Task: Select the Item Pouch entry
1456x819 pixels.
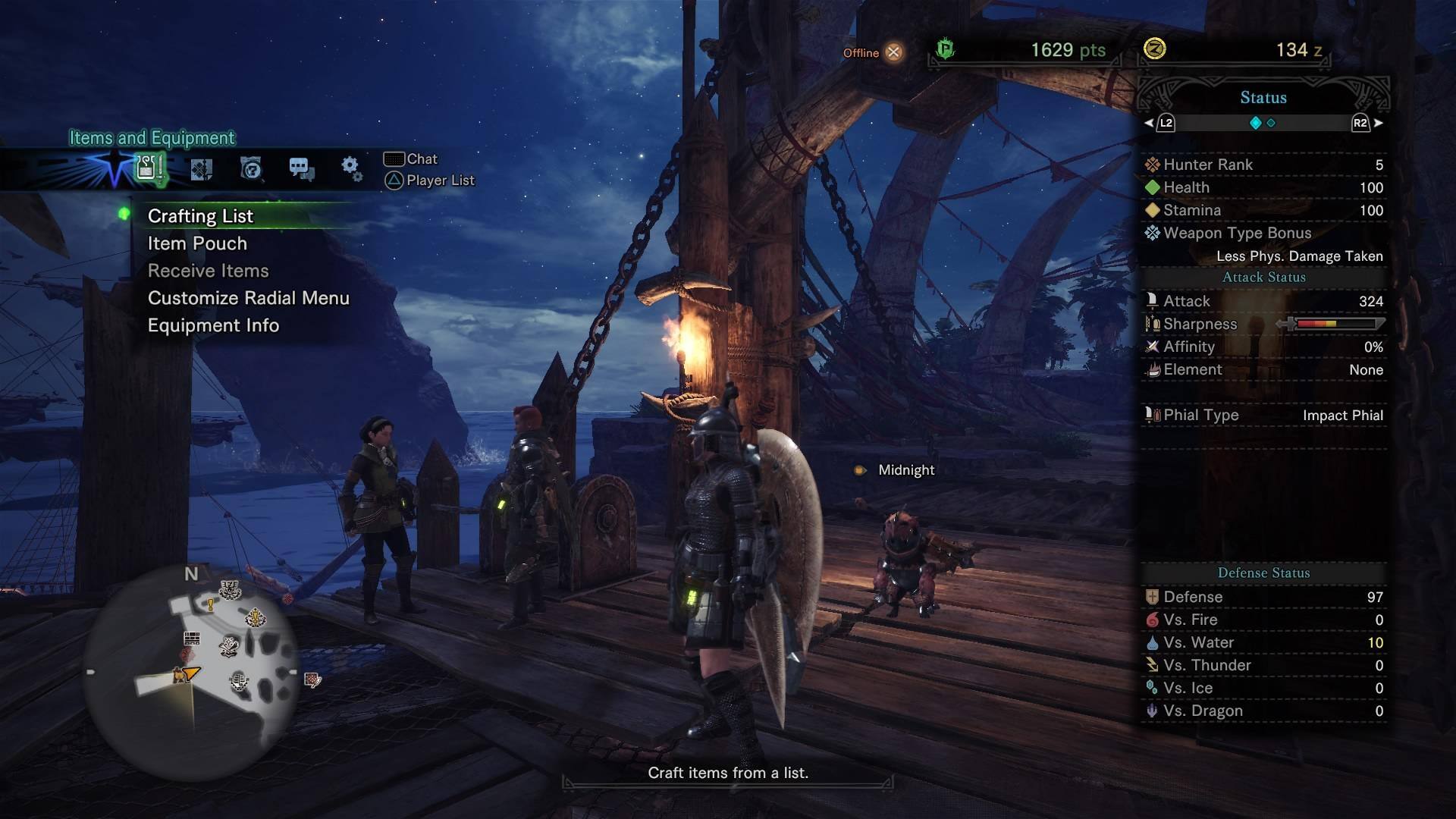Action: 197,243
